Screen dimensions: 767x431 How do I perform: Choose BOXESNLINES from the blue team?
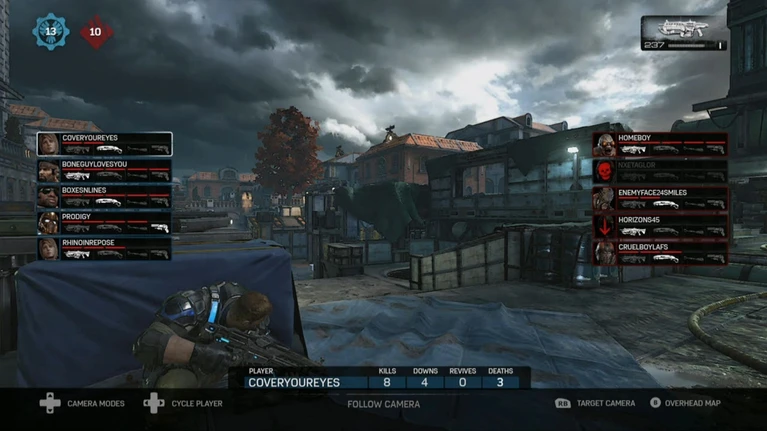104,196
